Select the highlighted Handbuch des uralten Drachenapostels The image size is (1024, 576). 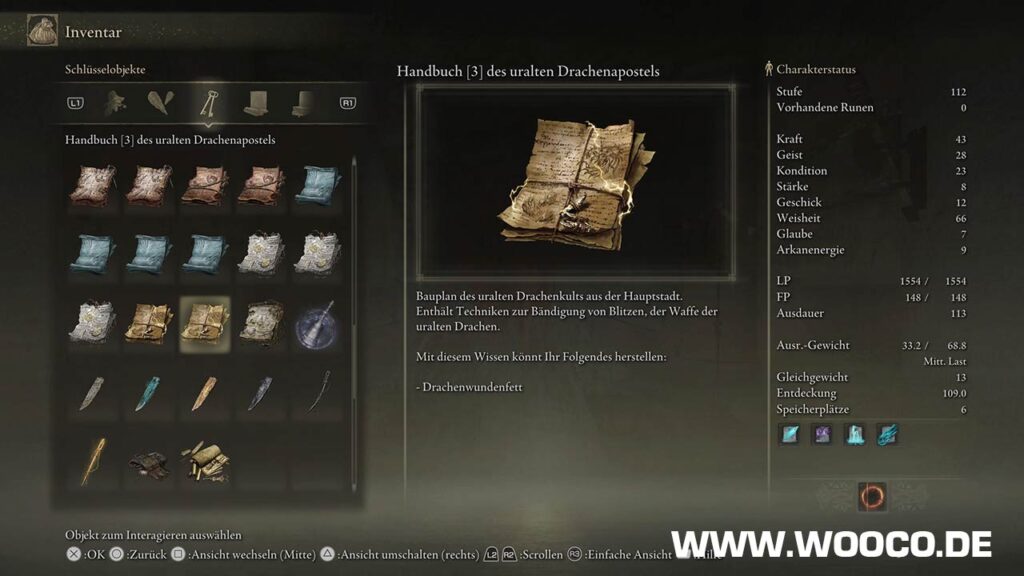click(204, 324)
